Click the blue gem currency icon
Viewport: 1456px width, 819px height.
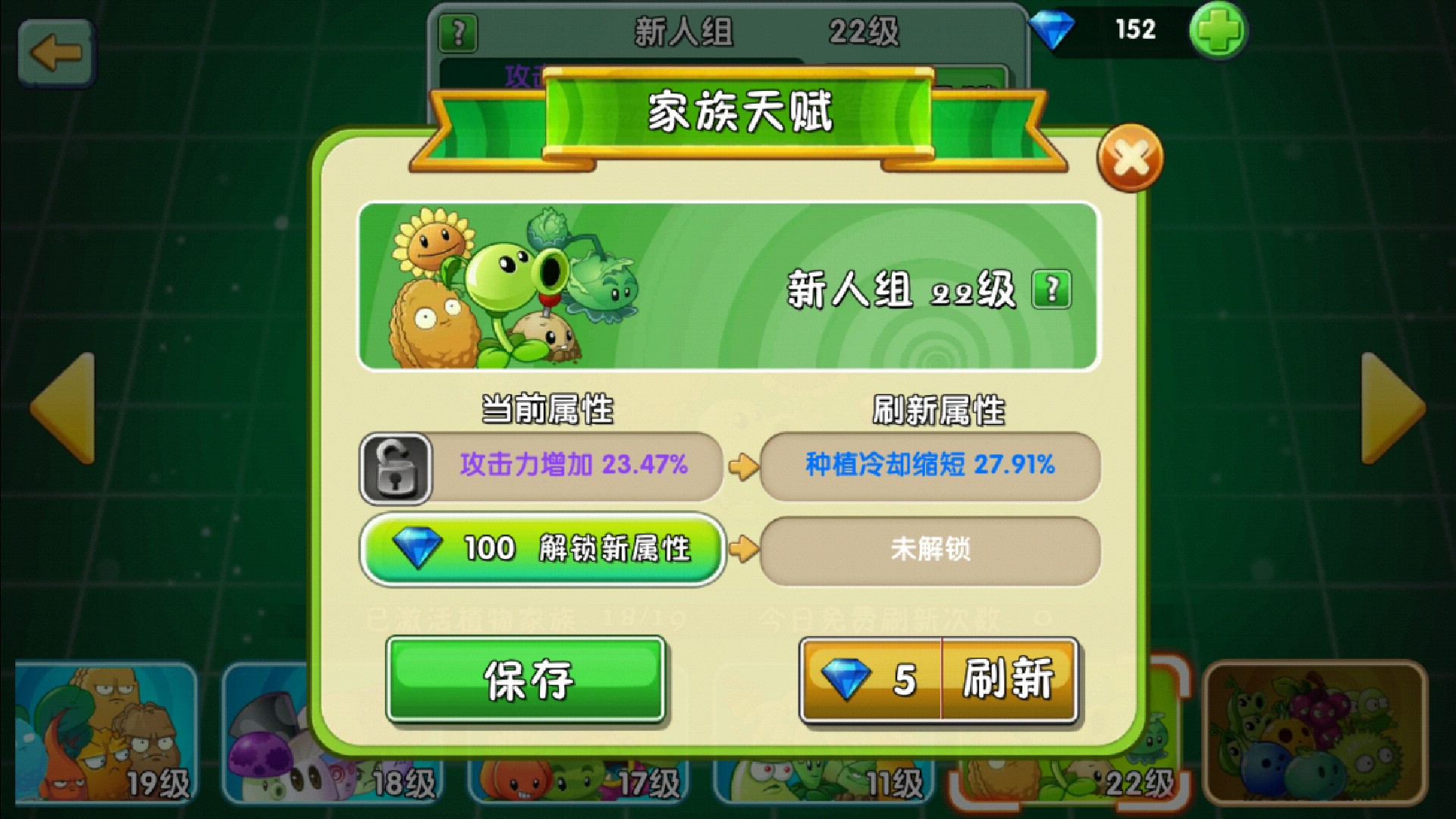pos(1053,30)
